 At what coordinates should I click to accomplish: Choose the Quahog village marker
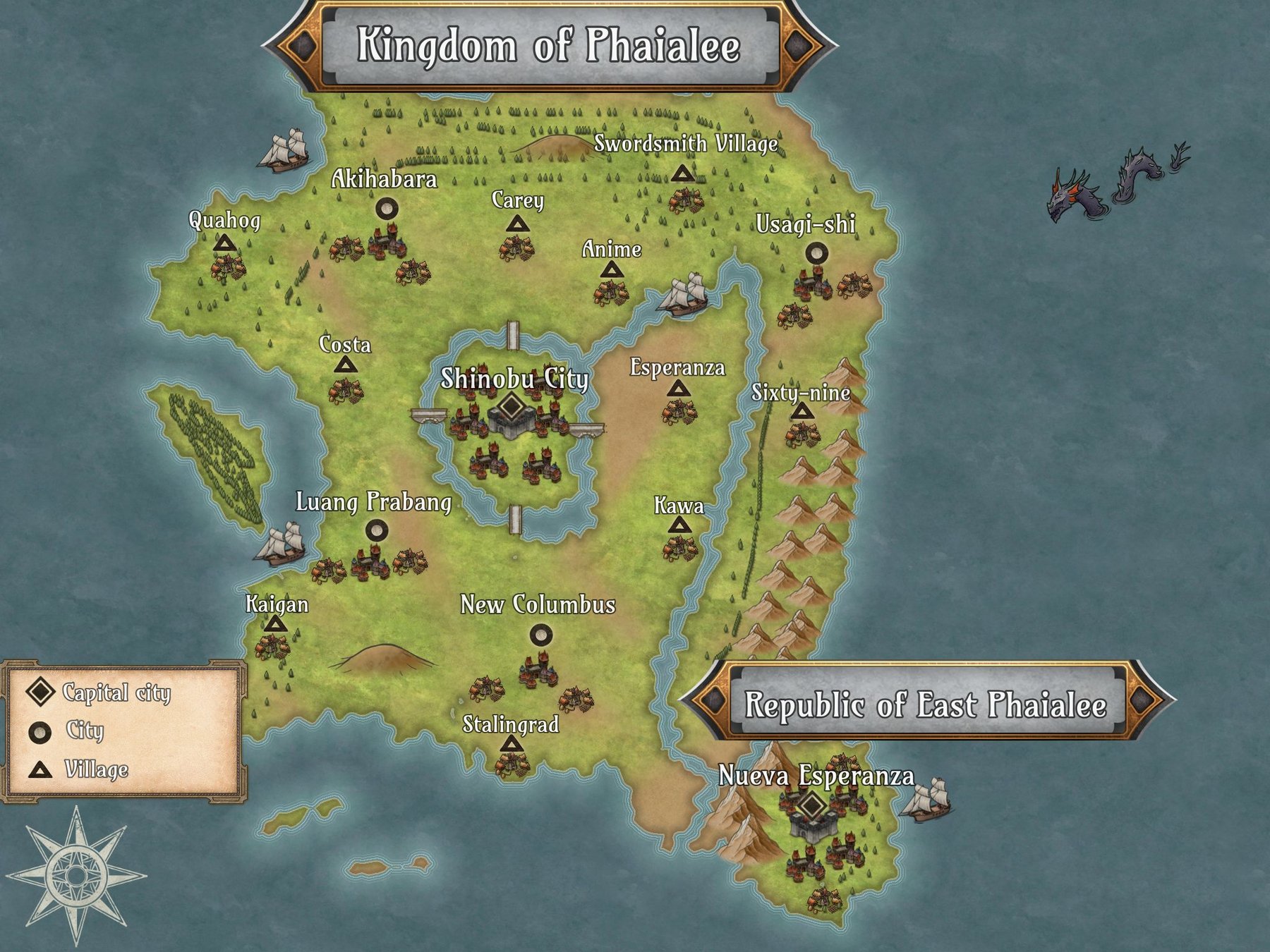(x=225, y=245)
